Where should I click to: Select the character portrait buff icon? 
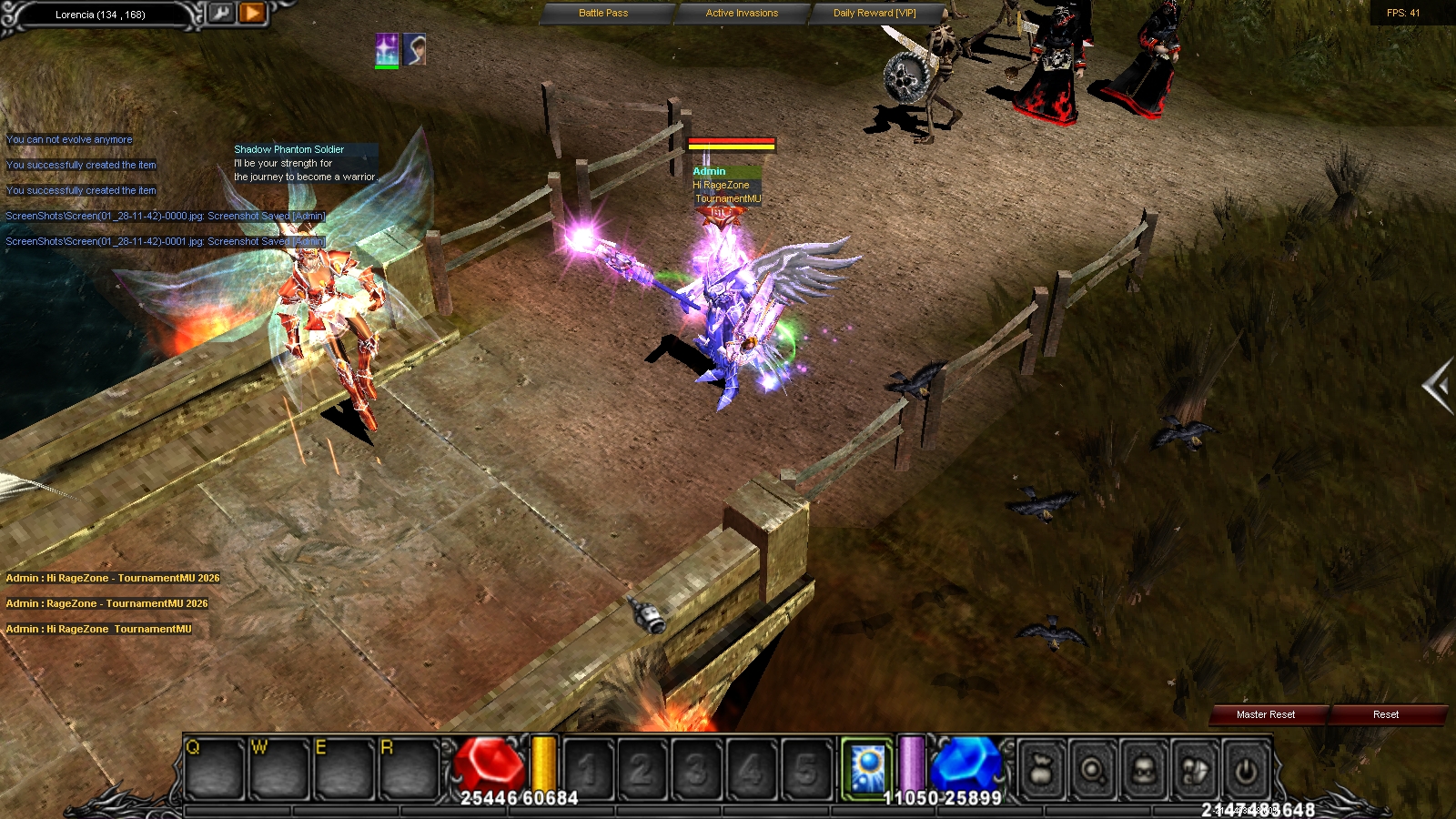(x=414, y=49)
